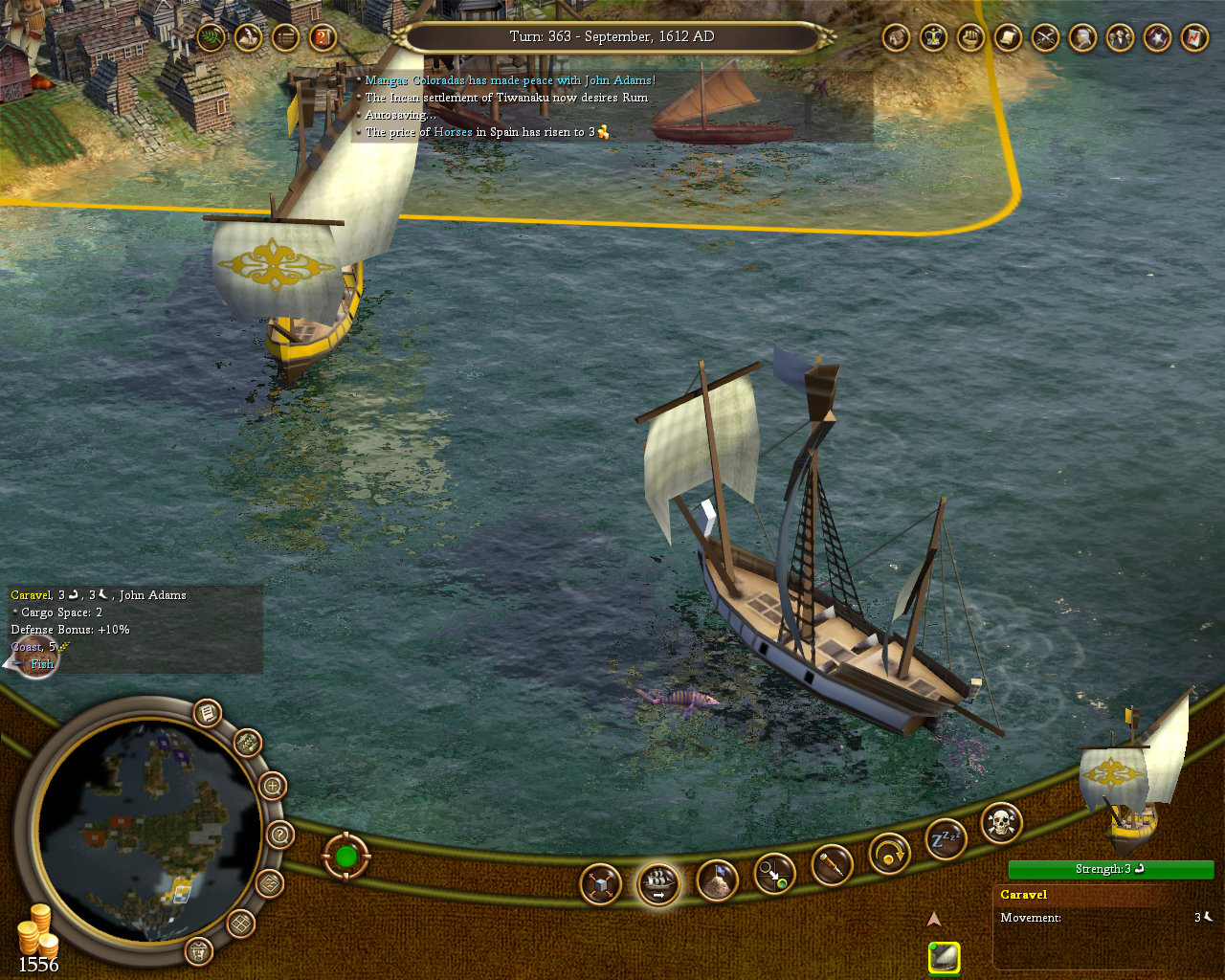1225x980 pixels.
Task: Open the Military Advisor crossed-swords icon
Action: pos(1044,38)
